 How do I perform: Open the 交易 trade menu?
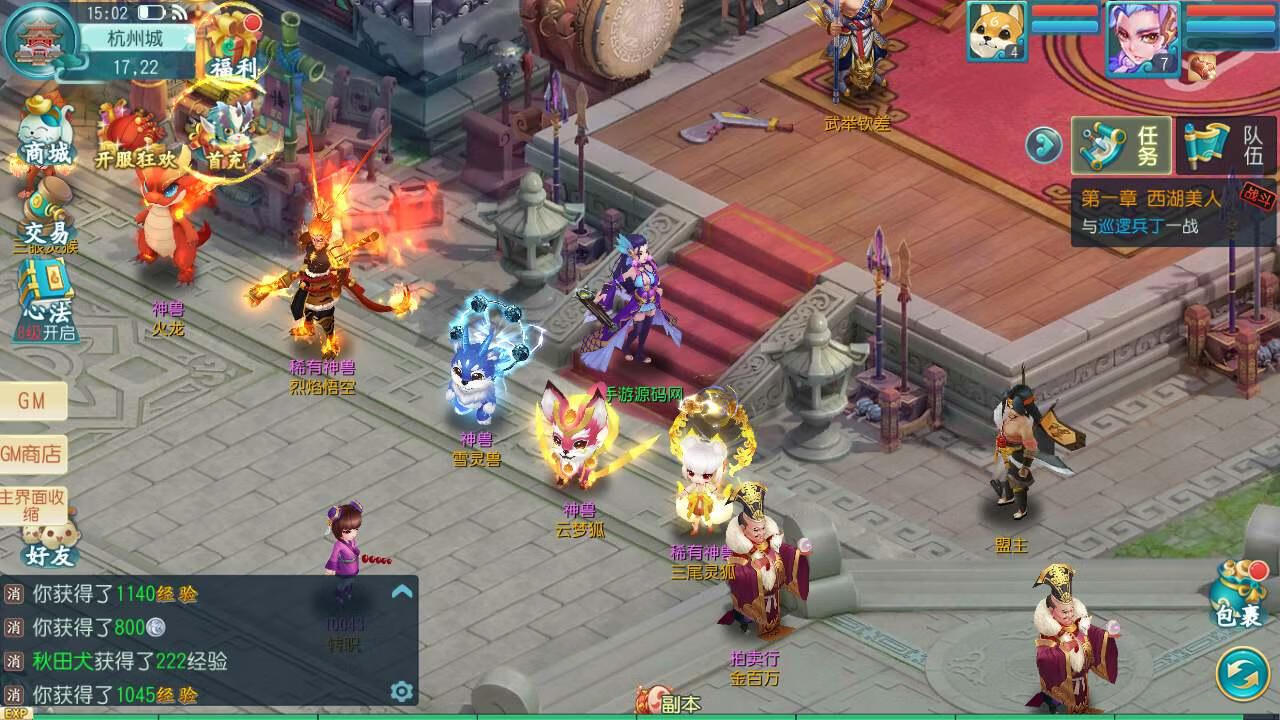[46, 215]
